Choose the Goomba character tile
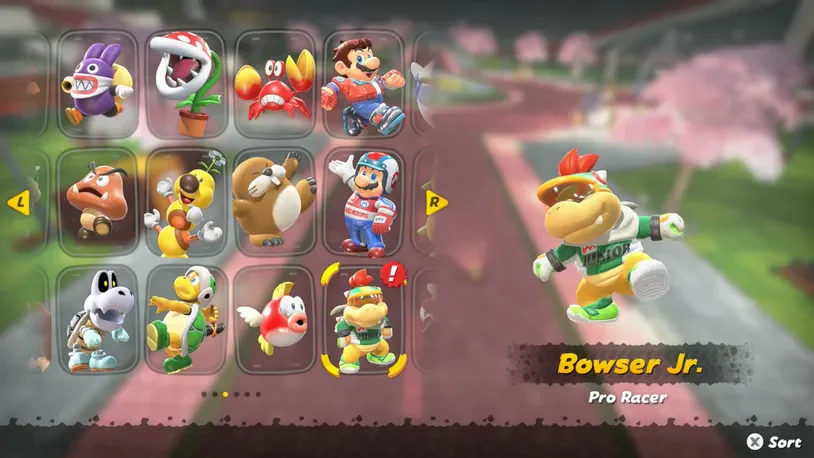The height and width of the screenshot is (458, 814). (x=98, y=202)
